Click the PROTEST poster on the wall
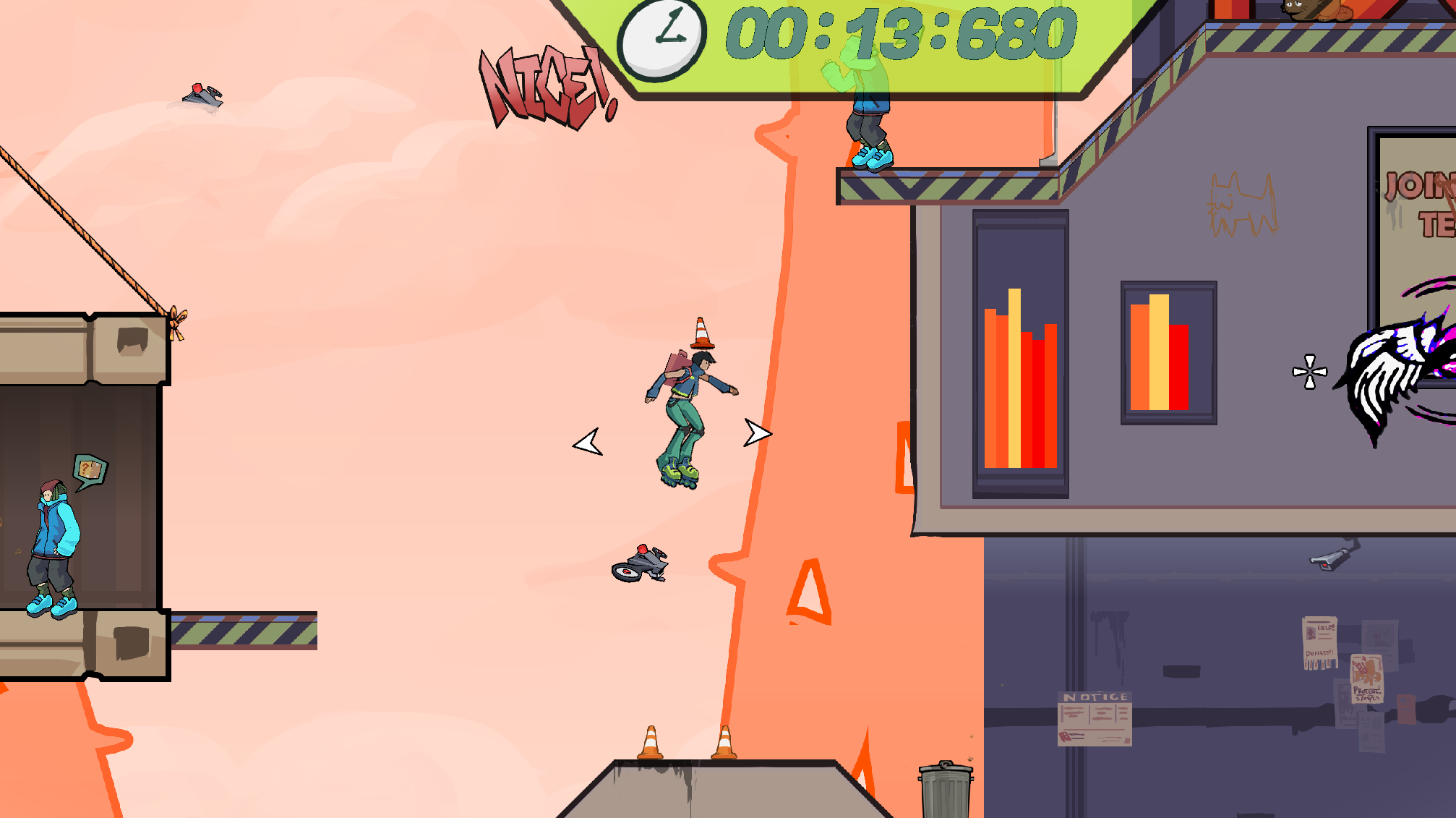 (x=1366, y=678)
